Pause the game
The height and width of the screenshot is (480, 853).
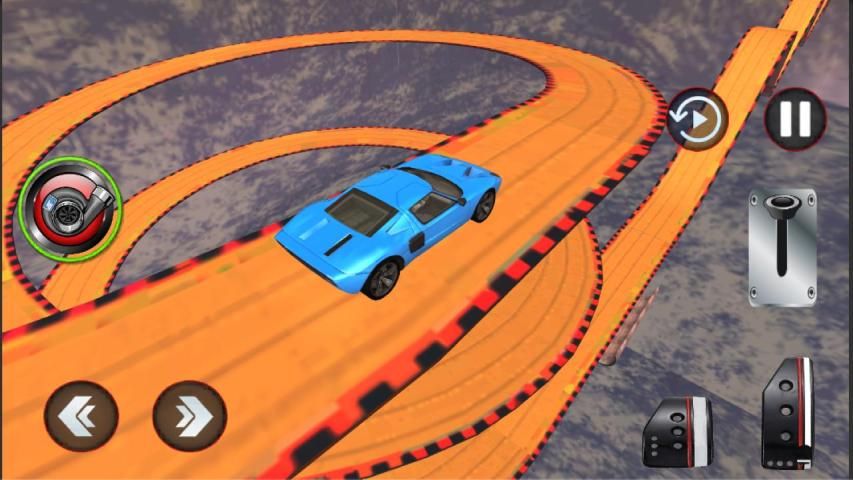795,119
